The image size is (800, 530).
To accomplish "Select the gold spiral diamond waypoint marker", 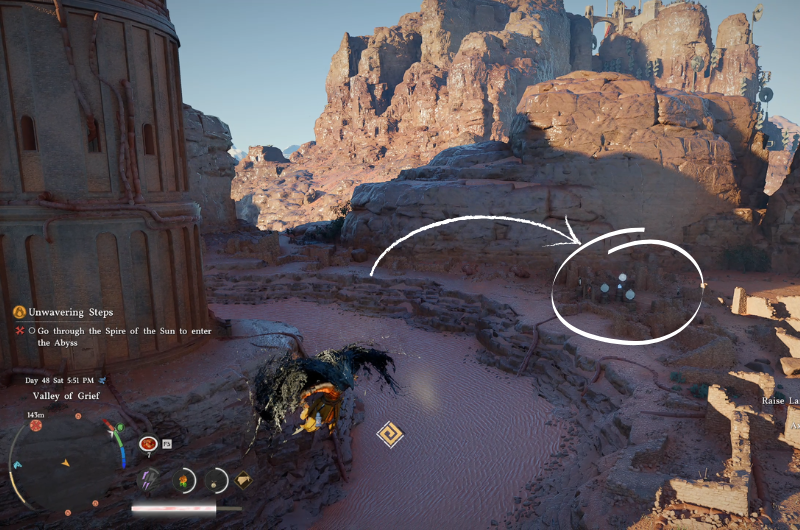I will (389, 434).
